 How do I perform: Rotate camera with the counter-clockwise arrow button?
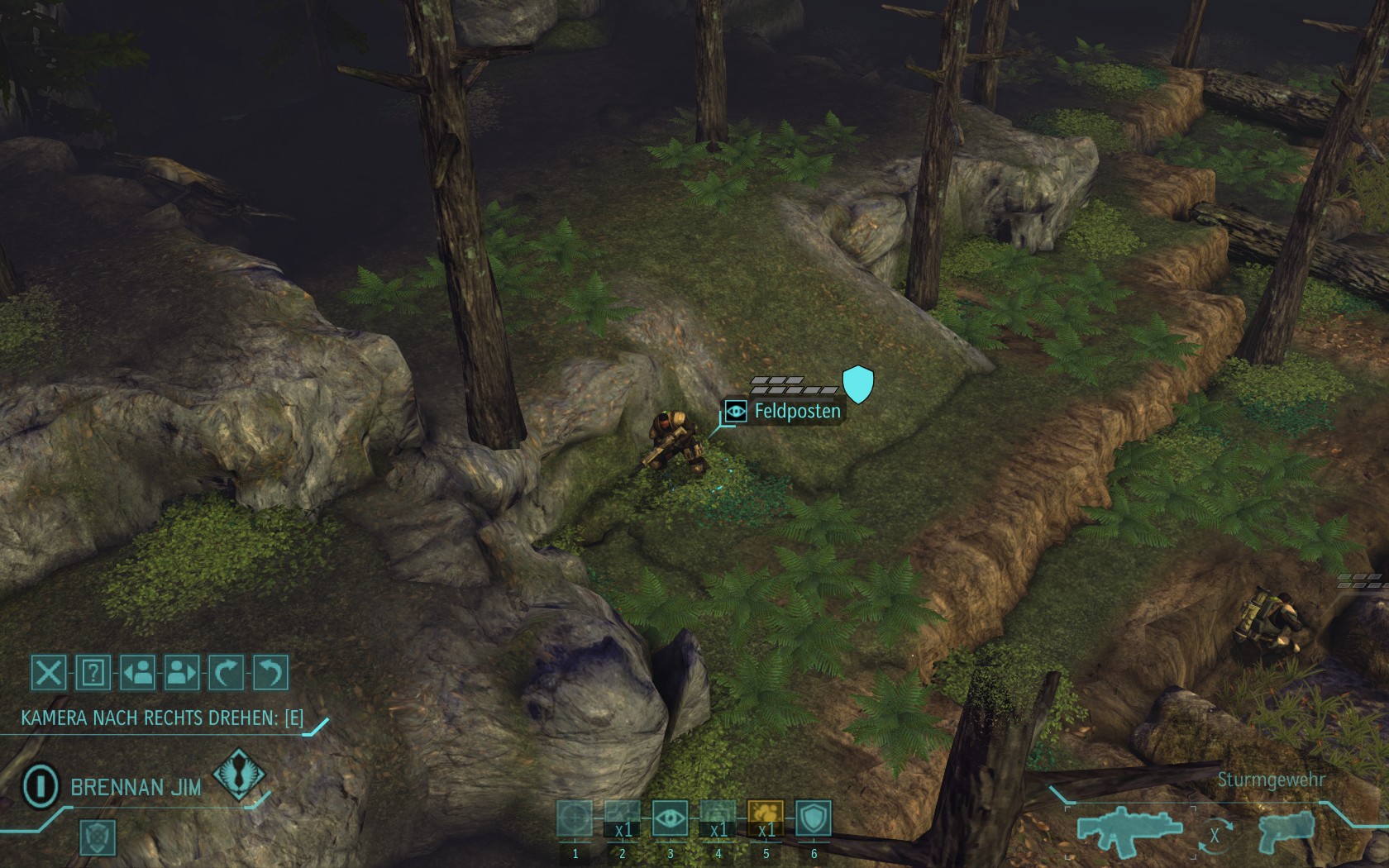point(270,673)
